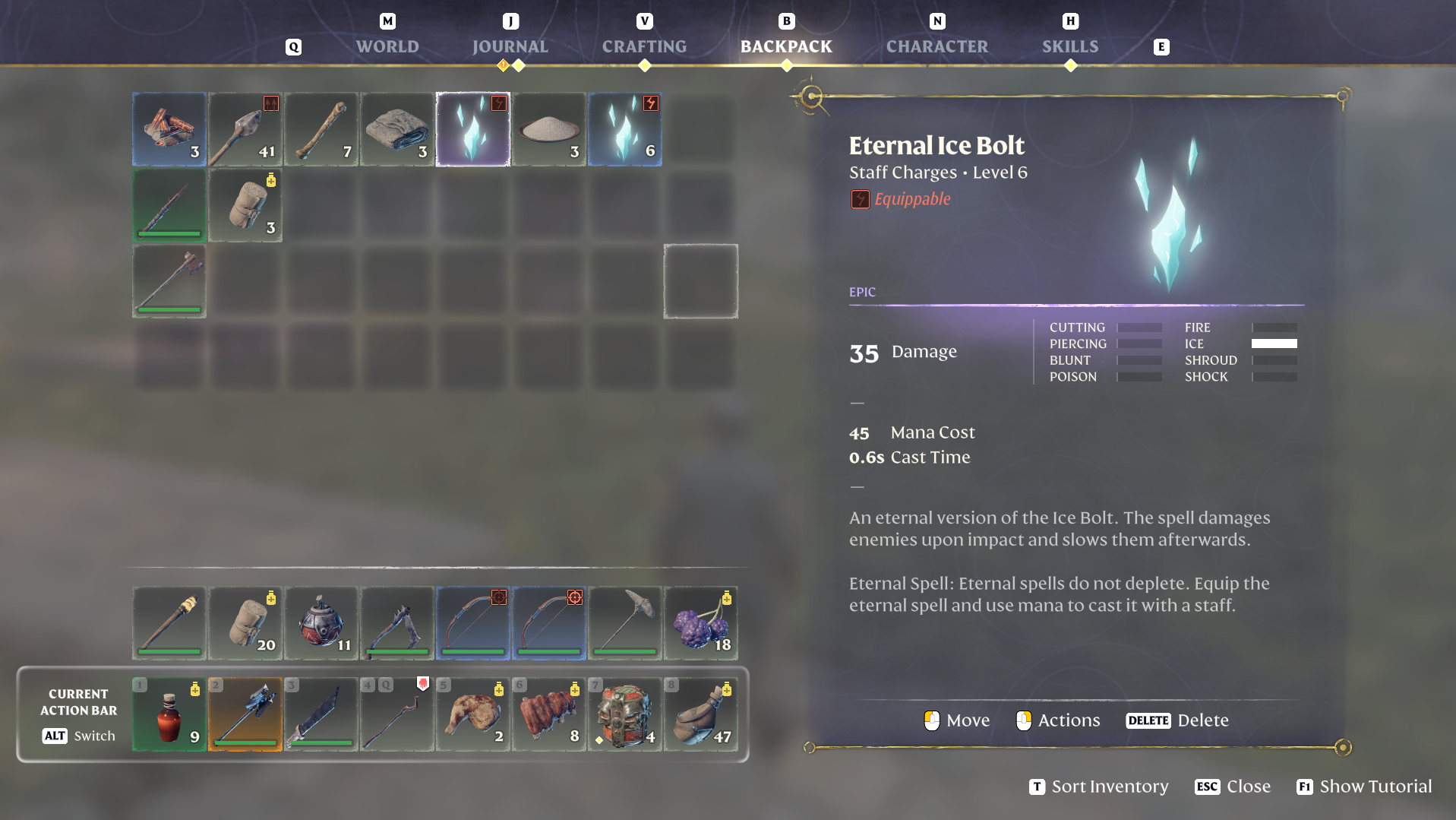Click the helmet in action bar slot 7
This screenshot has height=820, width=1456.
pos(624,714)
